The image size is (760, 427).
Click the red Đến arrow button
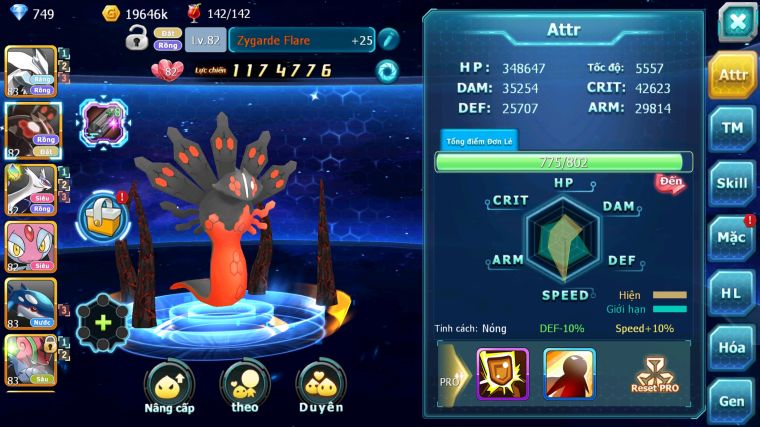point(669,183)
